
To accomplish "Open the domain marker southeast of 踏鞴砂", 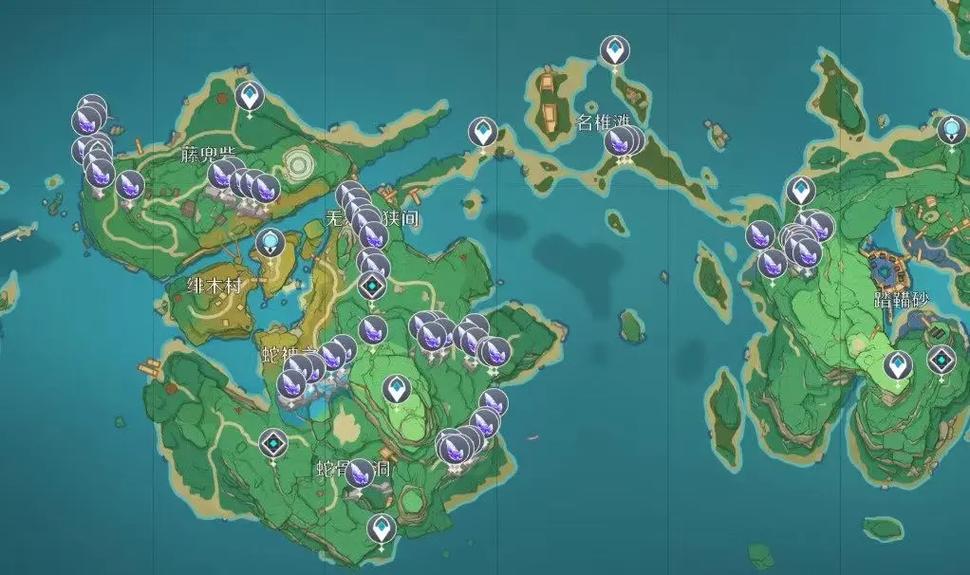I will click(x=941, y=359).
